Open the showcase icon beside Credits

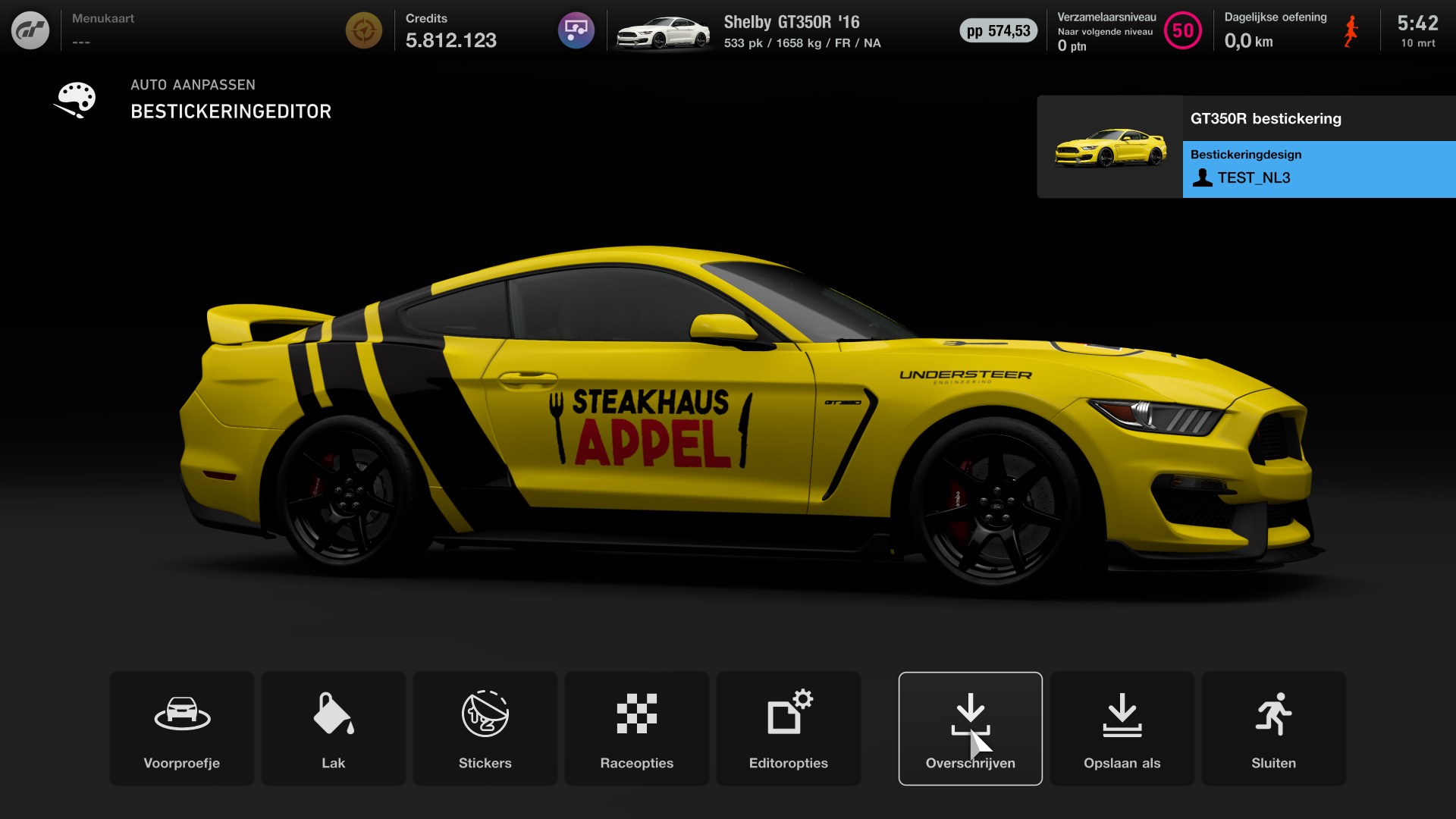[x=576, y=30]
